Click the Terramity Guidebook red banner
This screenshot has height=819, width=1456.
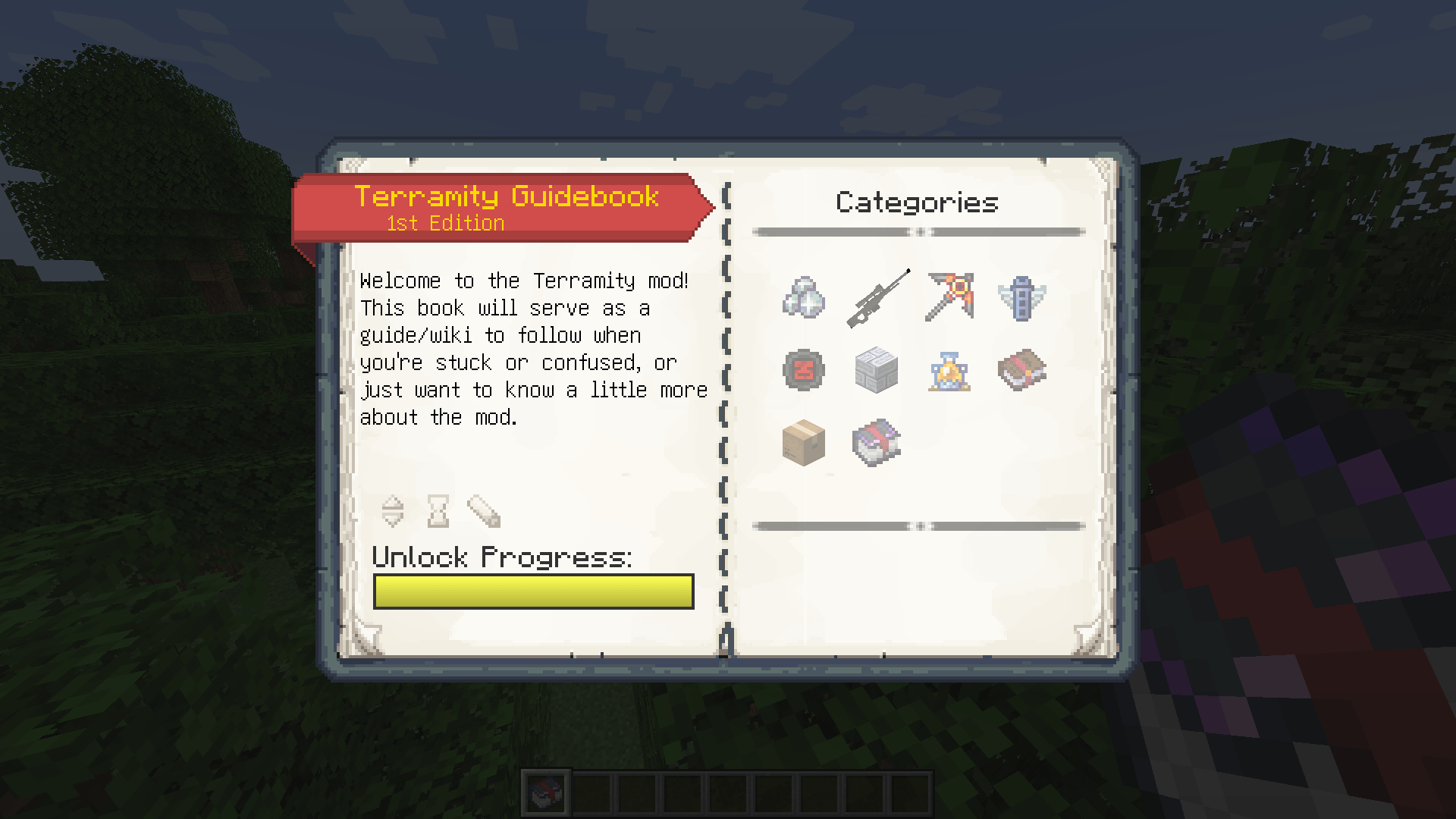(507, 196)
